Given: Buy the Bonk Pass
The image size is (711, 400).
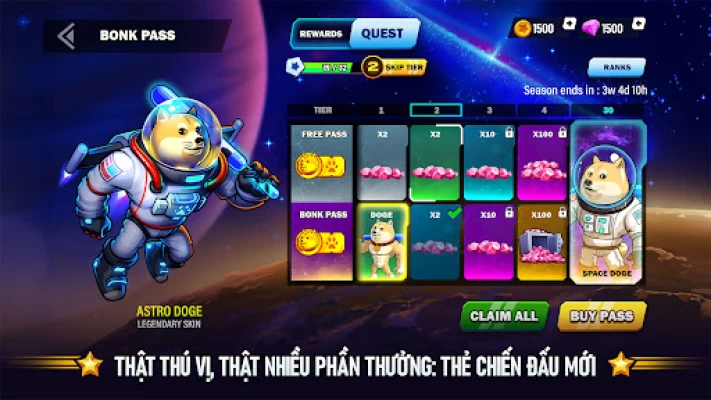Looking at the screenshot, I should 602,315.
